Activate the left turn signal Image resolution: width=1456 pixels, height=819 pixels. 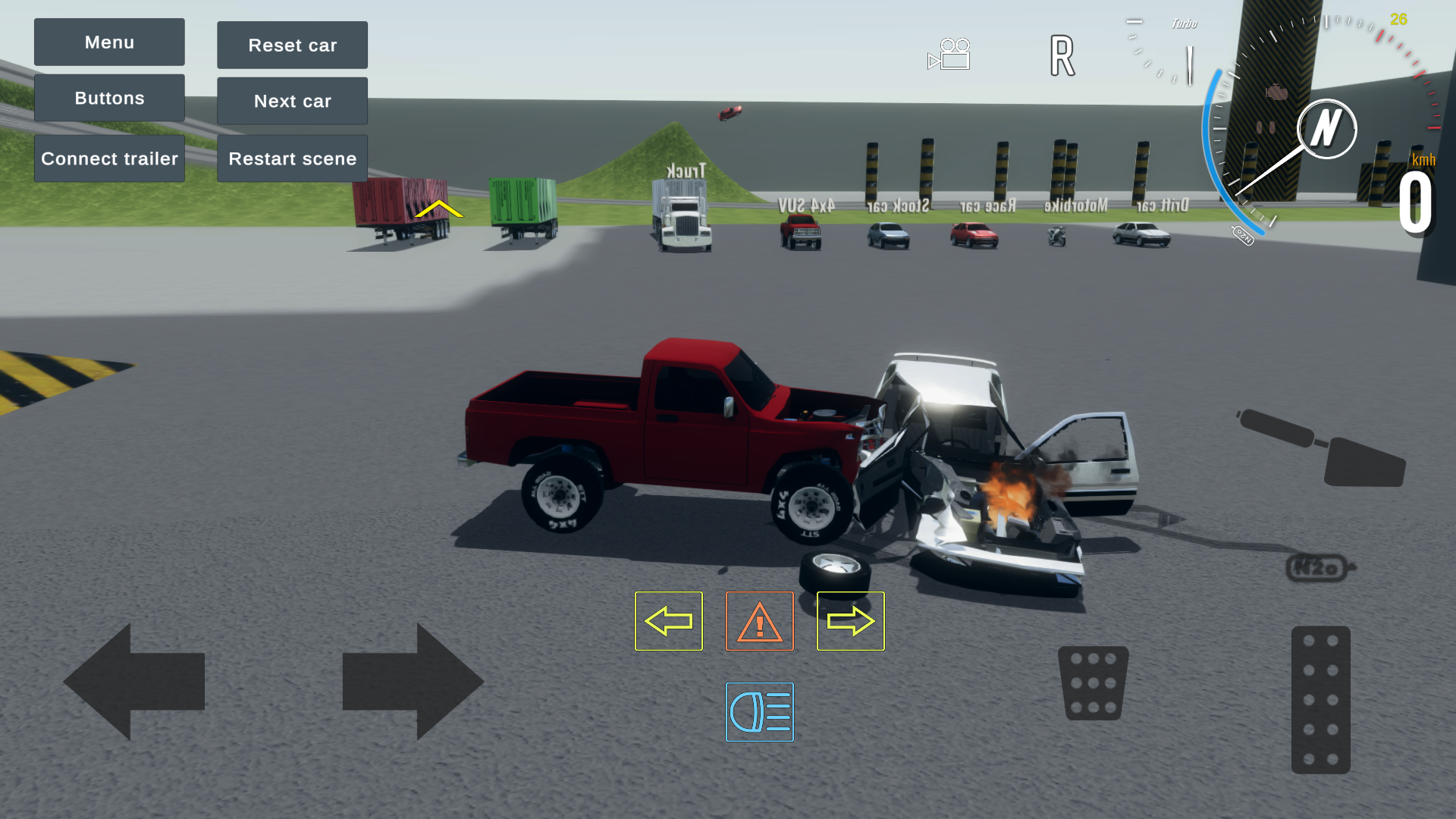coord(668,620)
